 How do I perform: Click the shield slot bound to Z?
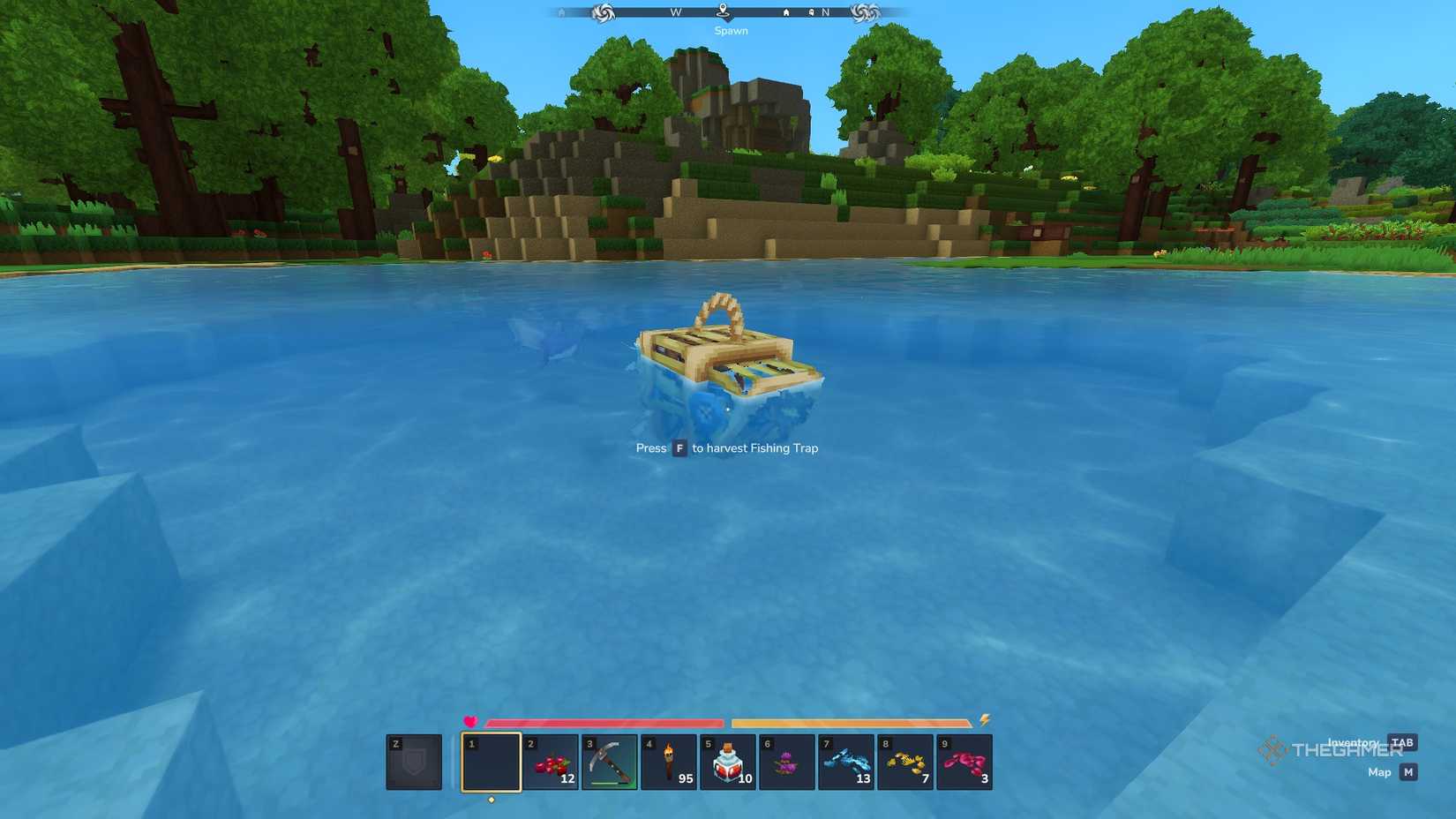click(x=413, y=763)
